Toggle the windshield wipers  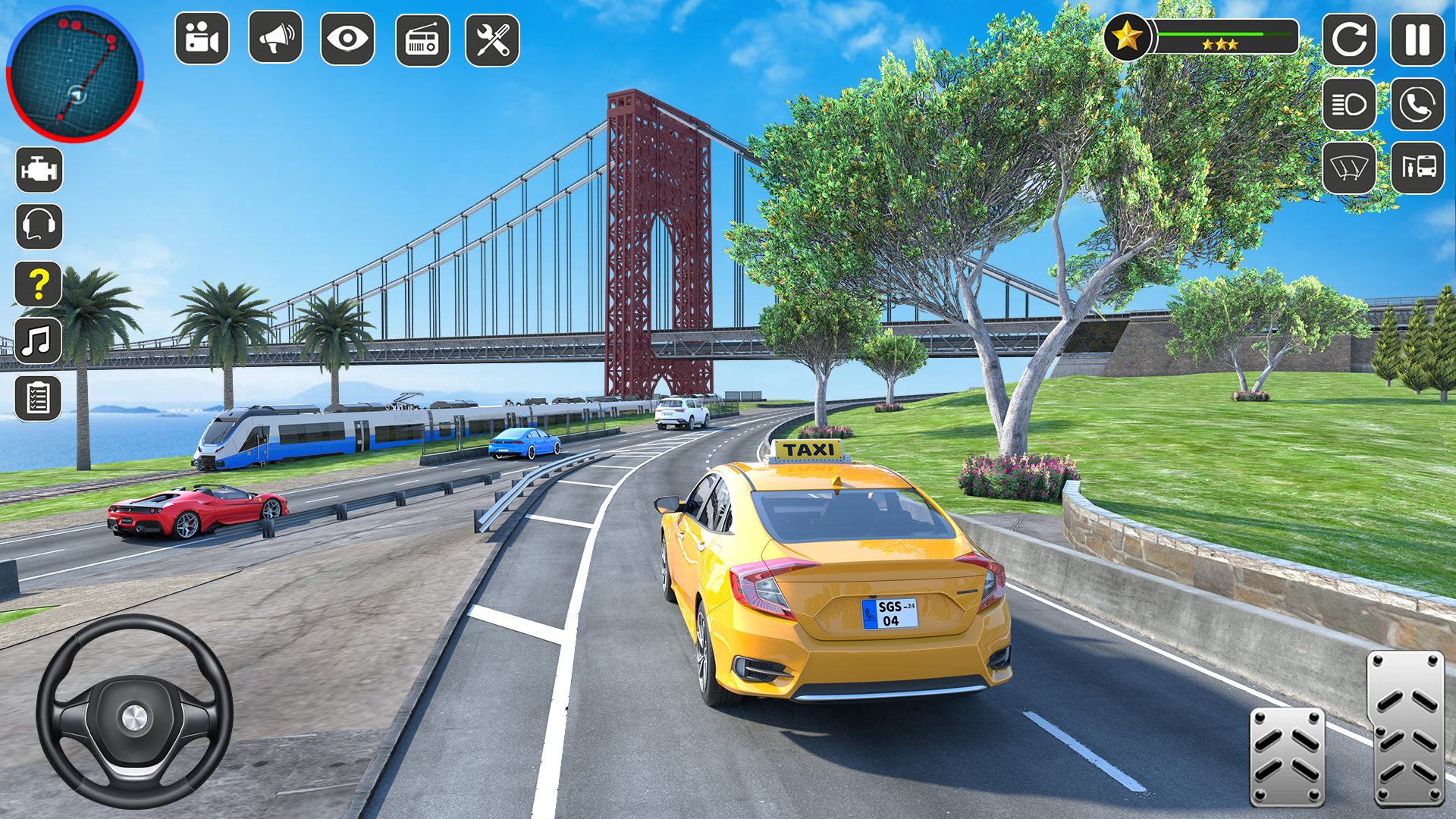point(1350,168)
